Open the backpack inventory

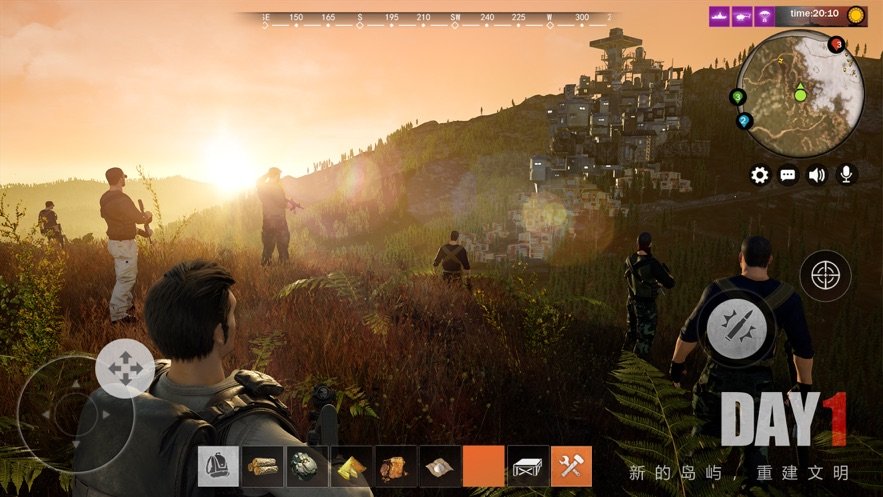218,466
